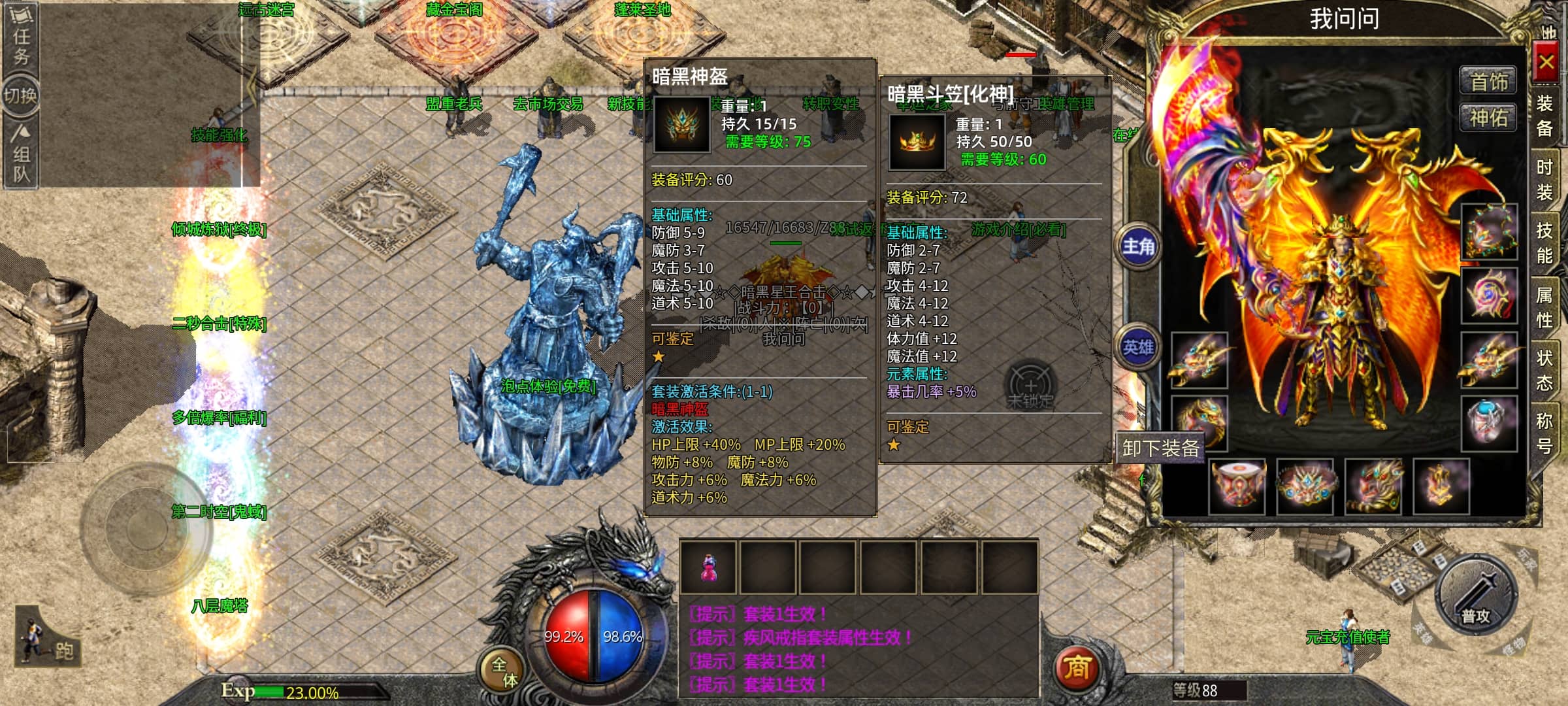
Task: Switch to the 技能 skills tab
Action: [x=1544, y=243]
